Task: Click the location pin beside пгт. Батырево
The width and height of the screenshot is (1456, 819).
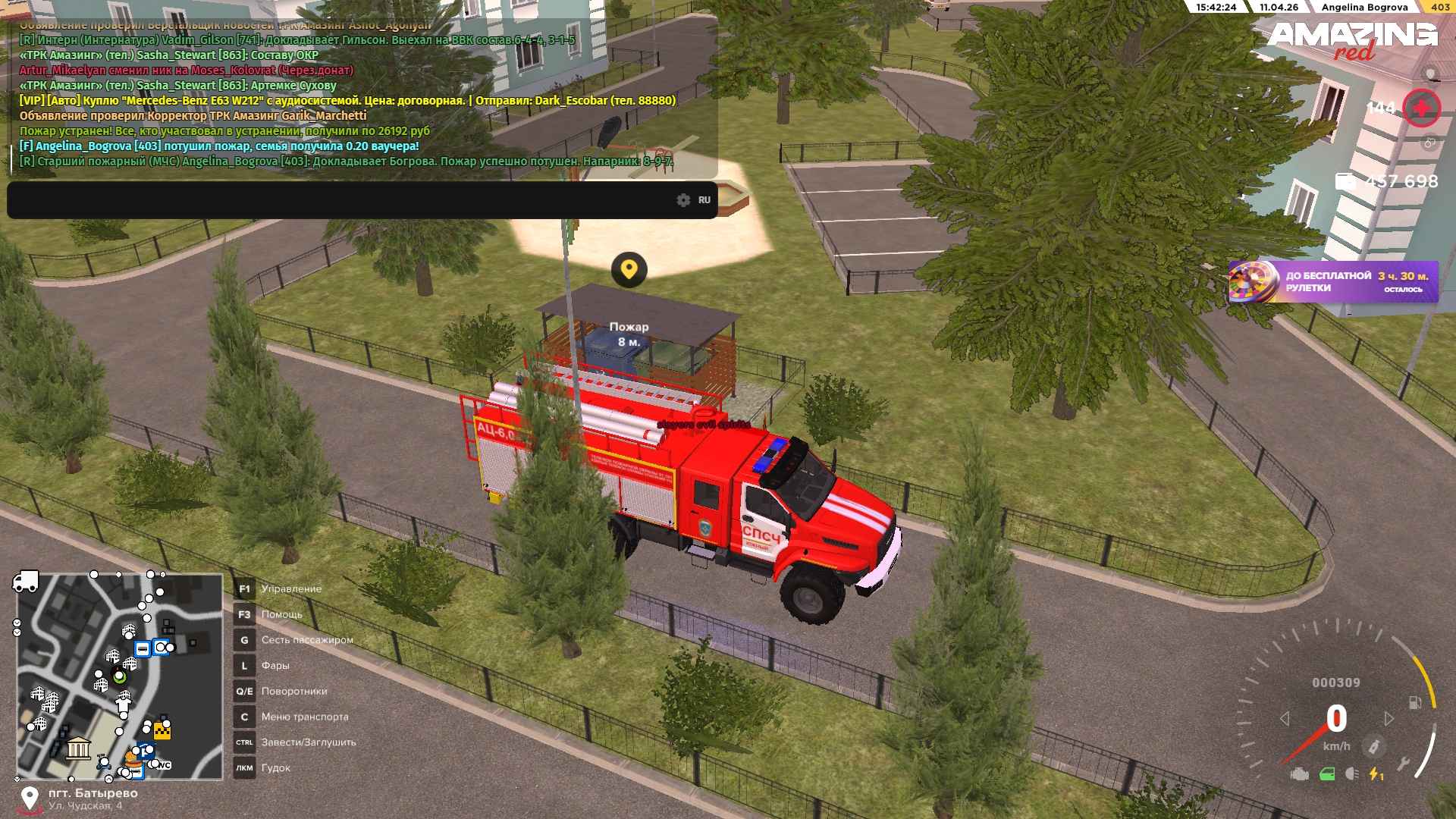Action: pyautogui.click(x=30, y=799)
